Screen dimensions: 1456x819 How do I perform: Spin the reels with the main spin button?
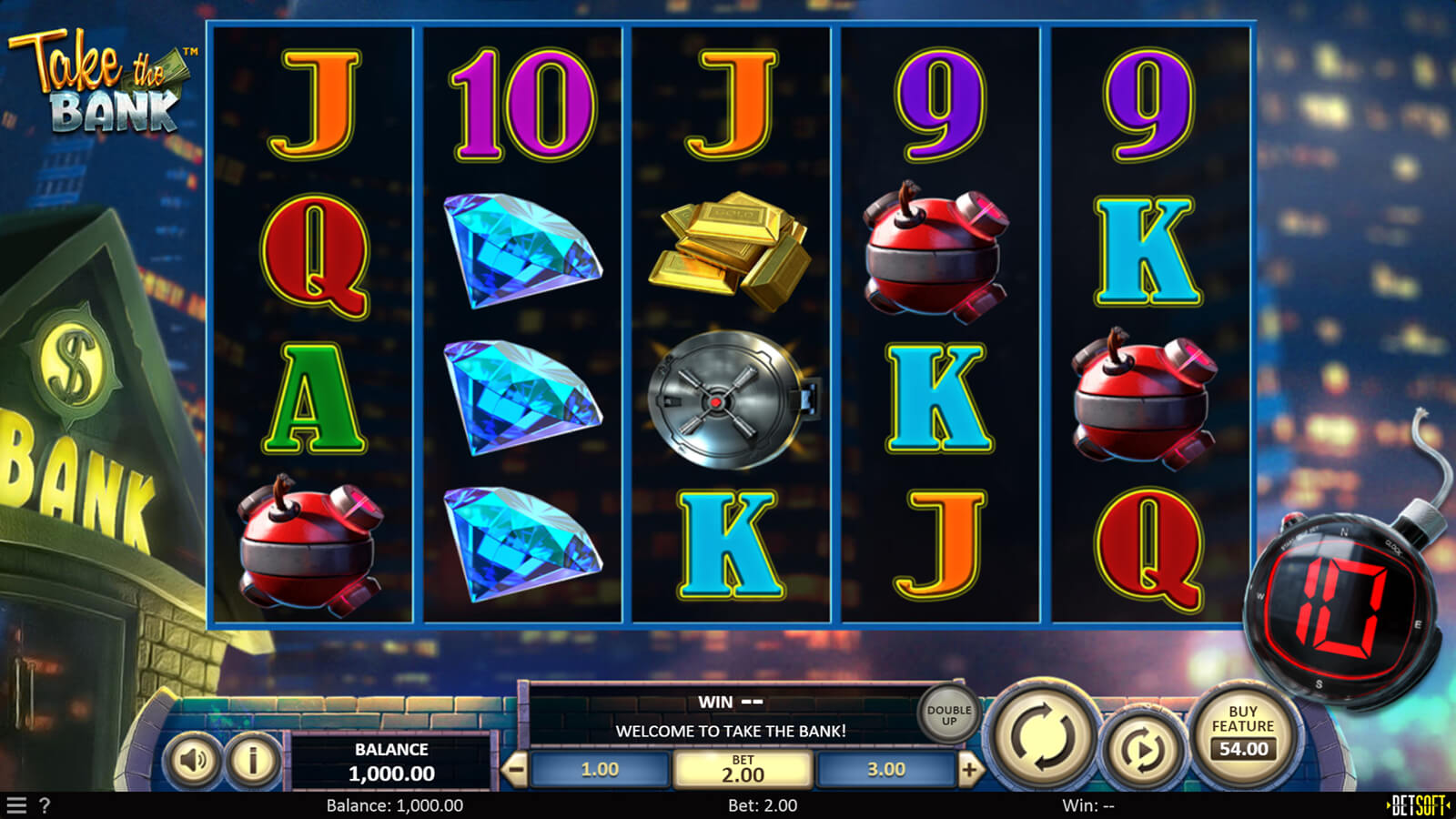click(1043, 735)
